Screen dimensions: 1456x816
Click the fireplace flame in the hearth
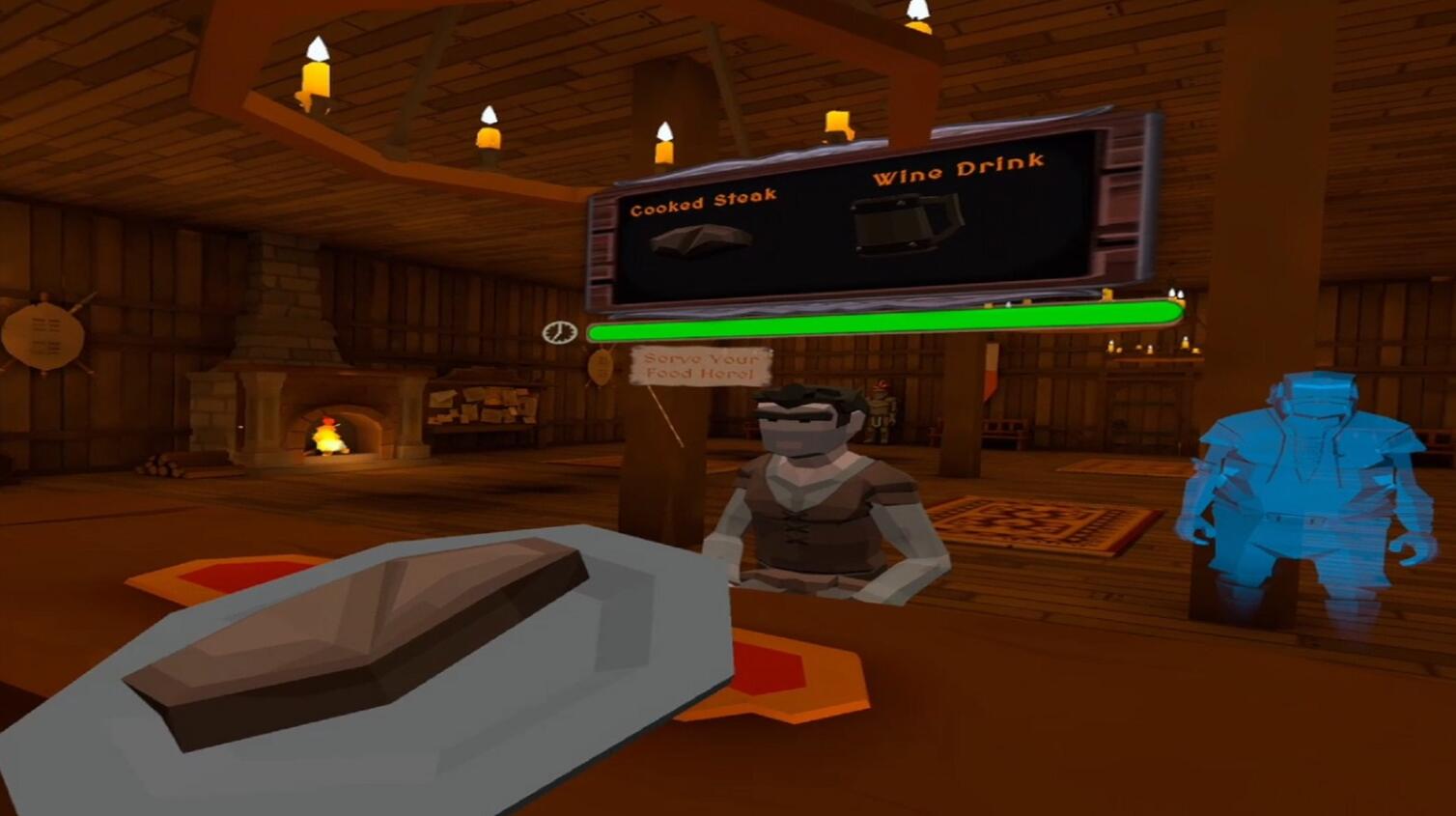328,436
